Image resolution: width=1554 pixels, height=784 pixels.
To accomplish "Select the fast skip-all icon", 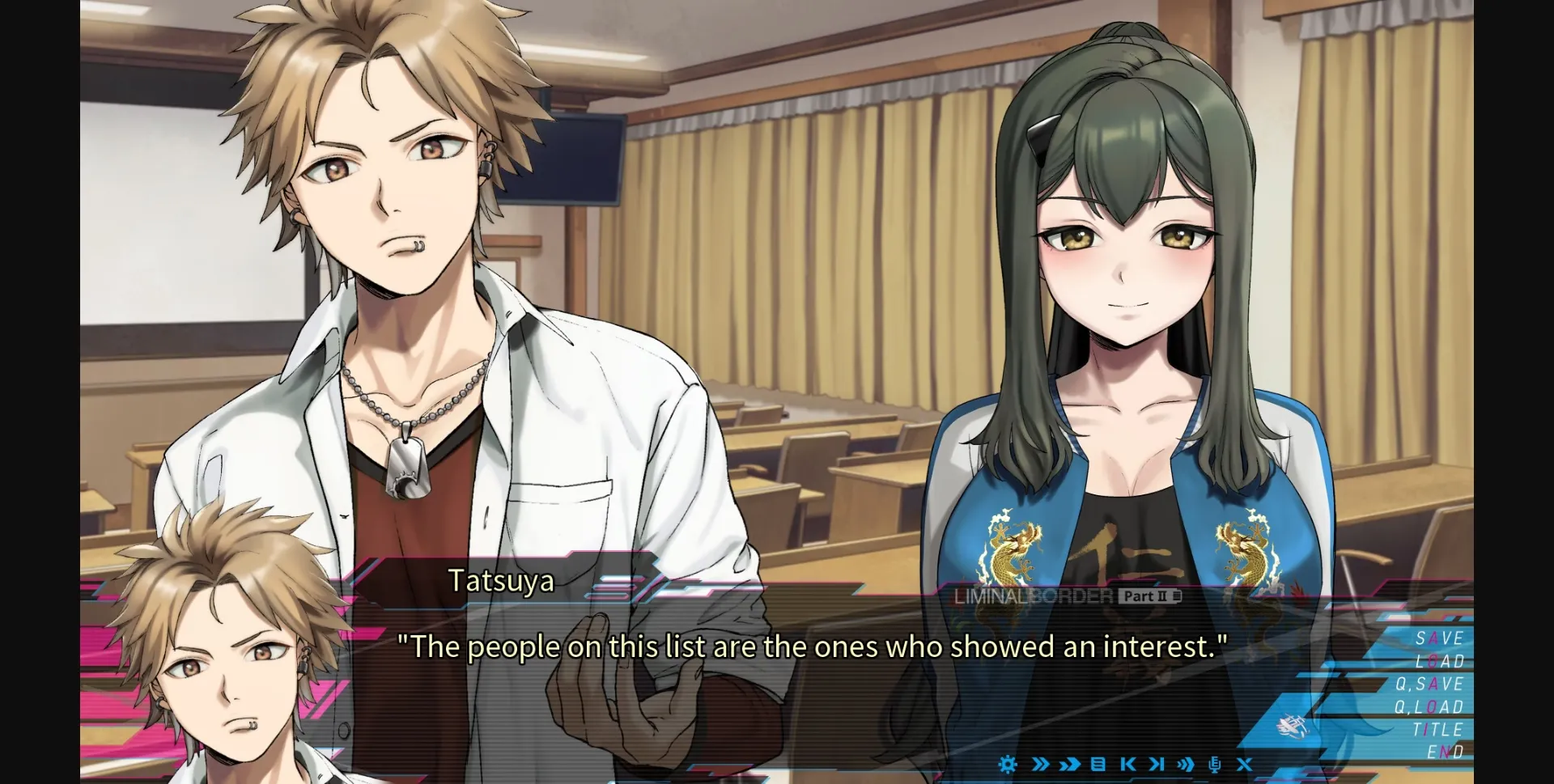I will [x=1068, y=765].
